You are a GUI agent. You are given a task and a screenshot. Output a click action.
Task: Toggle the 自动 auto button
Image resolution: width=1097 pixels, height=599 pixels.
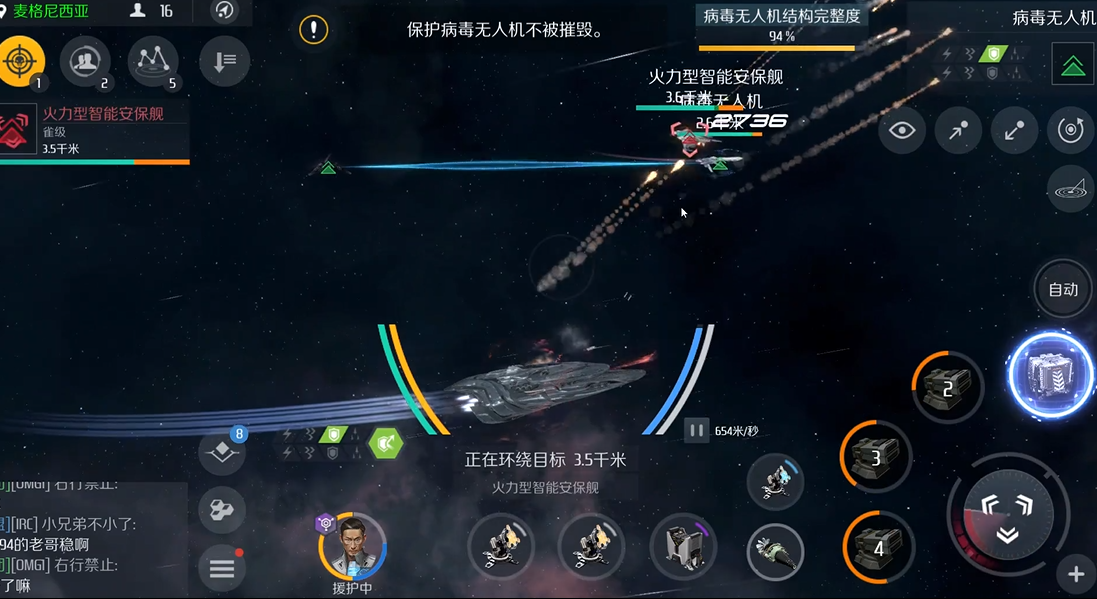(1062, 290)
